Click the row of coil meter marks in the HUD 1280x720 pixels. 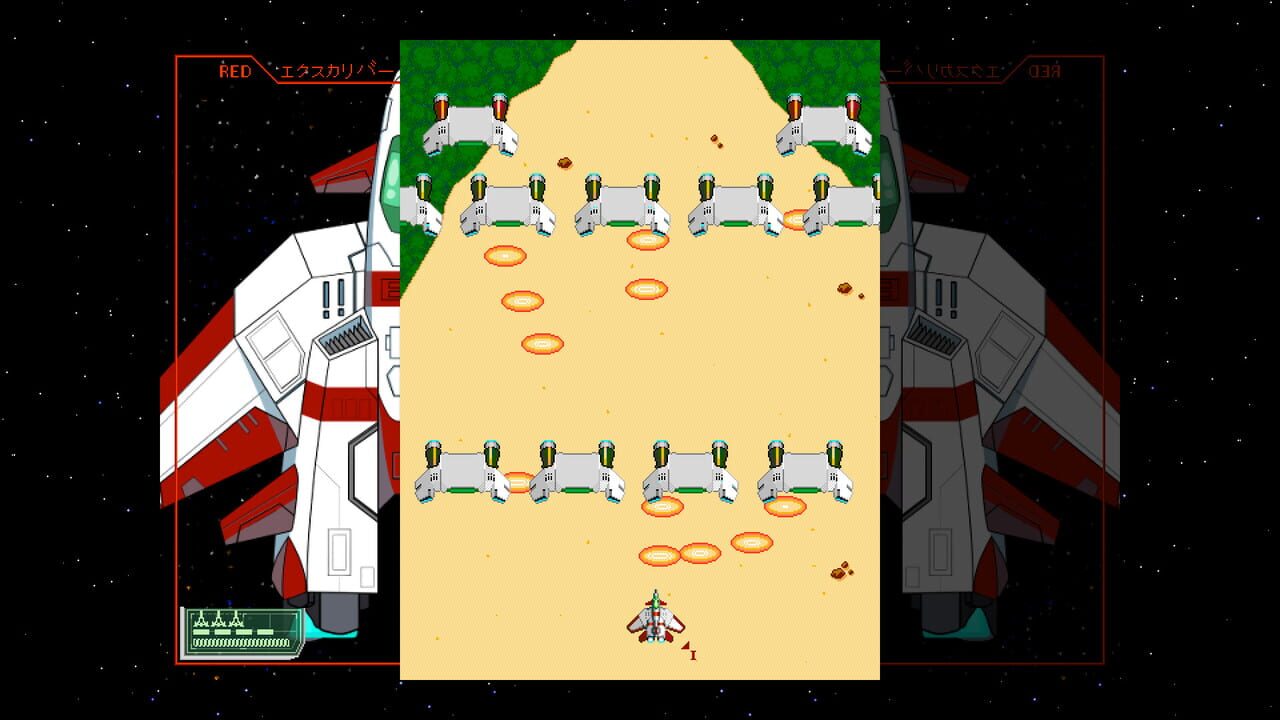tap(240, 642)
